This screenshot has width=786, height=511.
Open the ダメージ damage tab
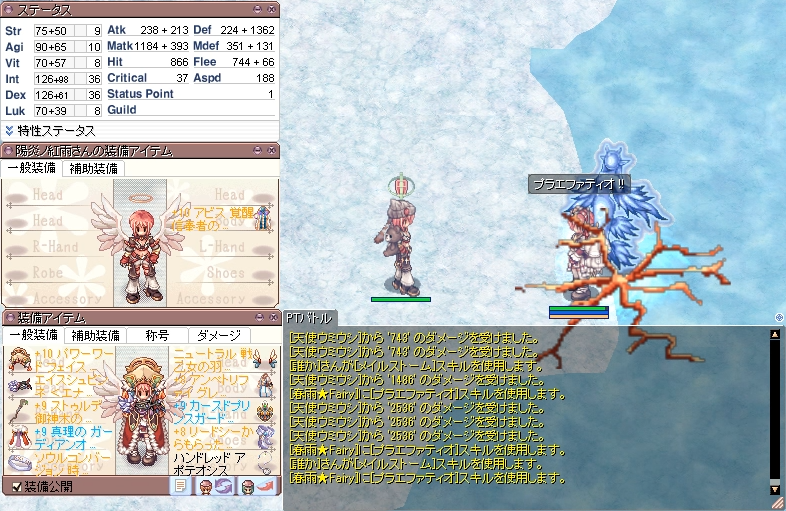218,335
